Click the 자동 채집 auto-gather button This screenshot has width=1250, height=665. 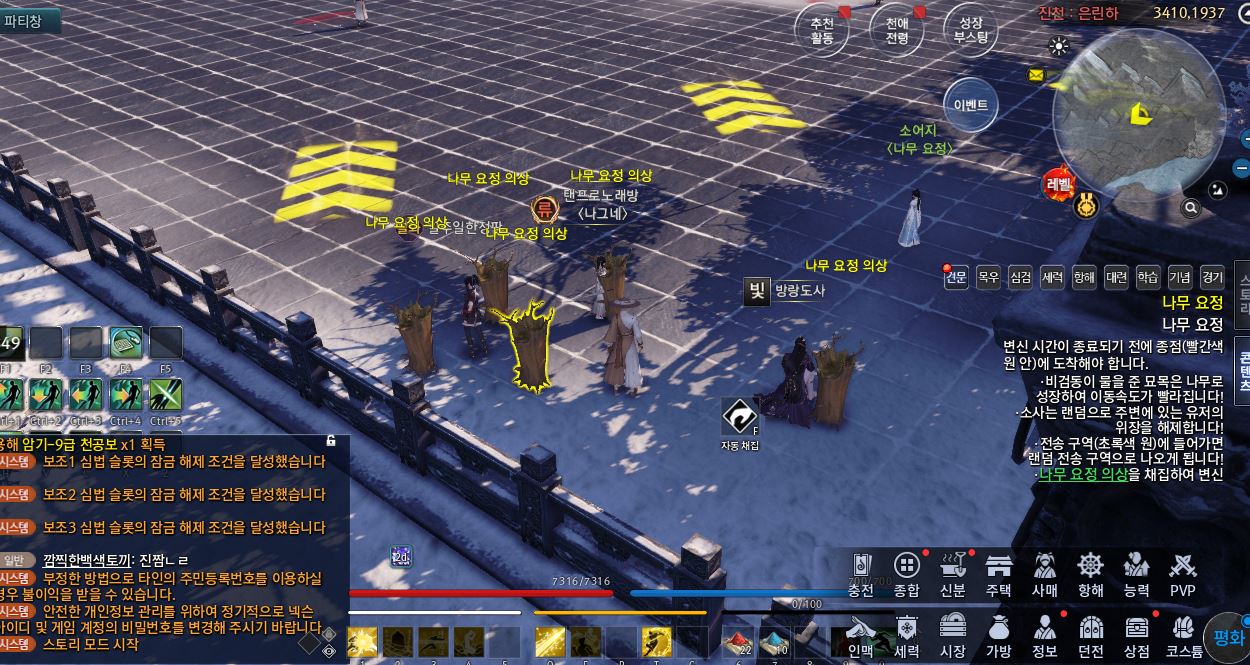pyautogui.click(x=740, y=418)
